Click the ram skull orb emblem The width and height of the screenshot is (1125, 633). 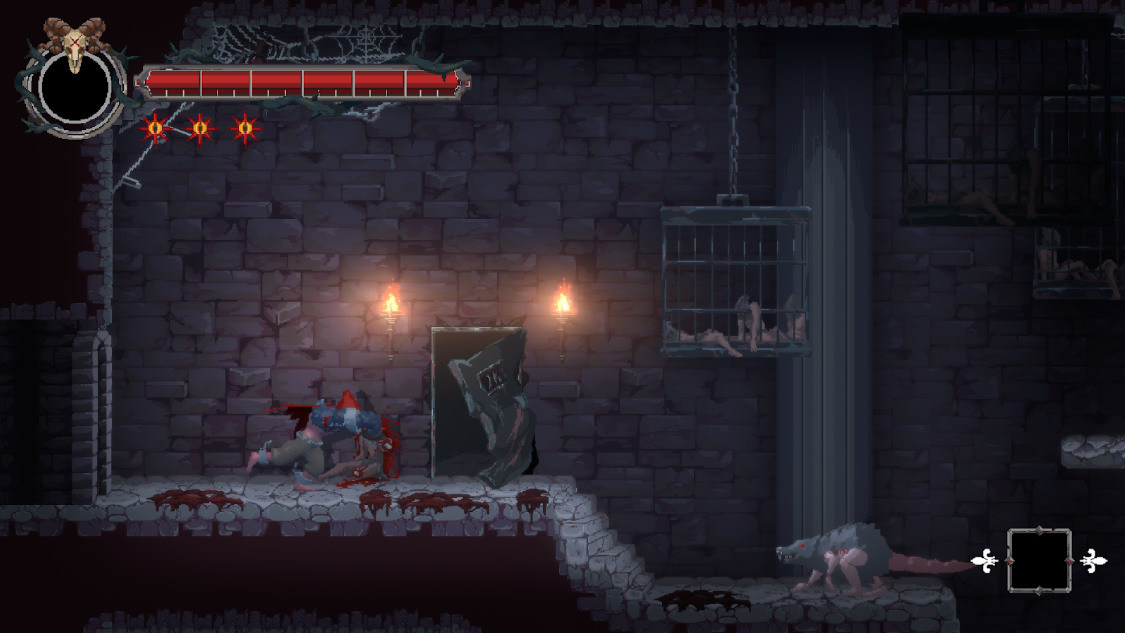[x=74, y=82]
